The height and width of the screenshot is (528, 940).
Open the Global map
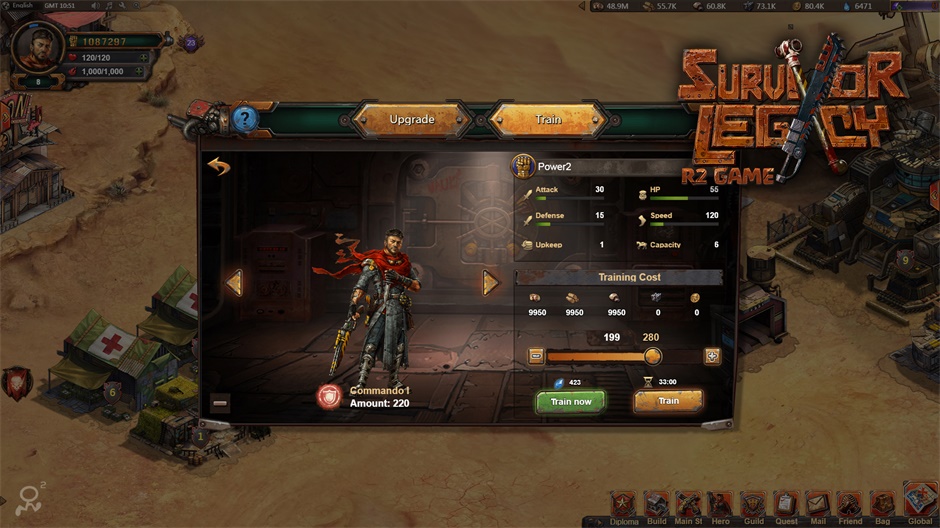point(920,501)
